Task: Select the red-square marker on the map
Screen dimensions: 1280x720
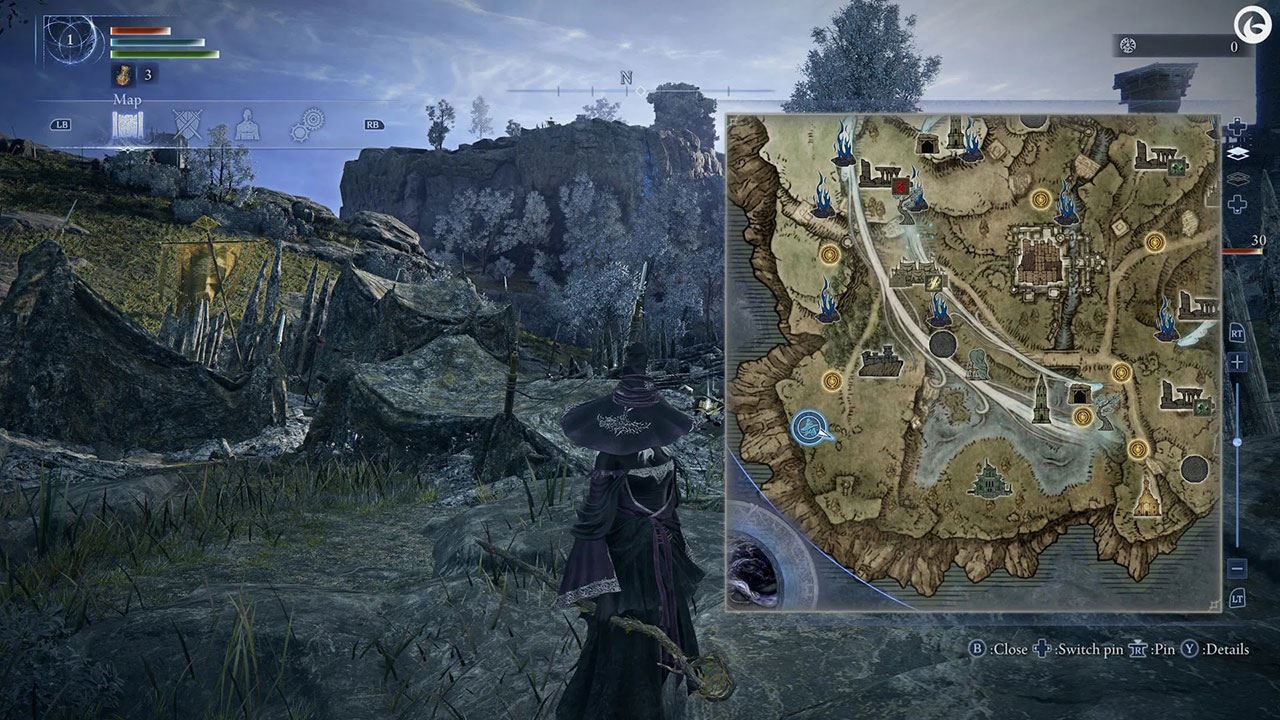Action: [900, 184]
